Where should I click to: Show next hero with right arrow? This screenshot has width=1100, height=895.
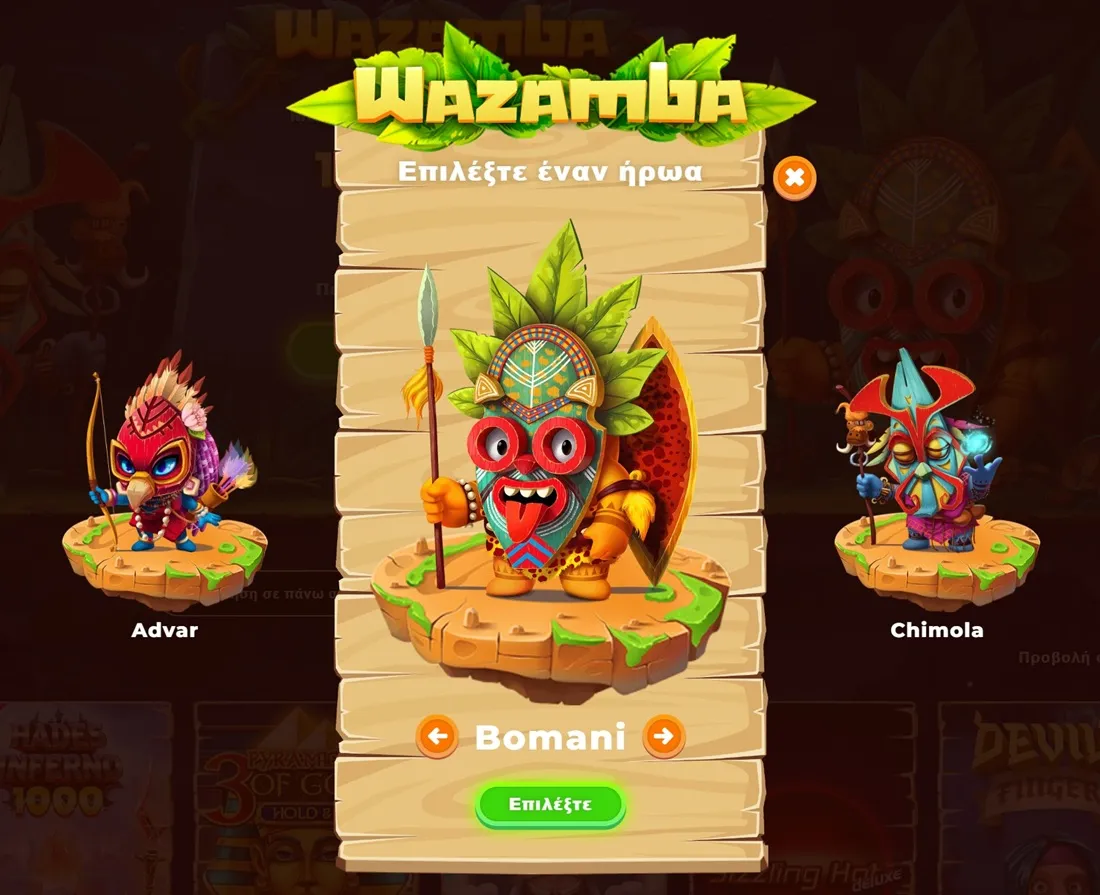click(x=663, y=738)
